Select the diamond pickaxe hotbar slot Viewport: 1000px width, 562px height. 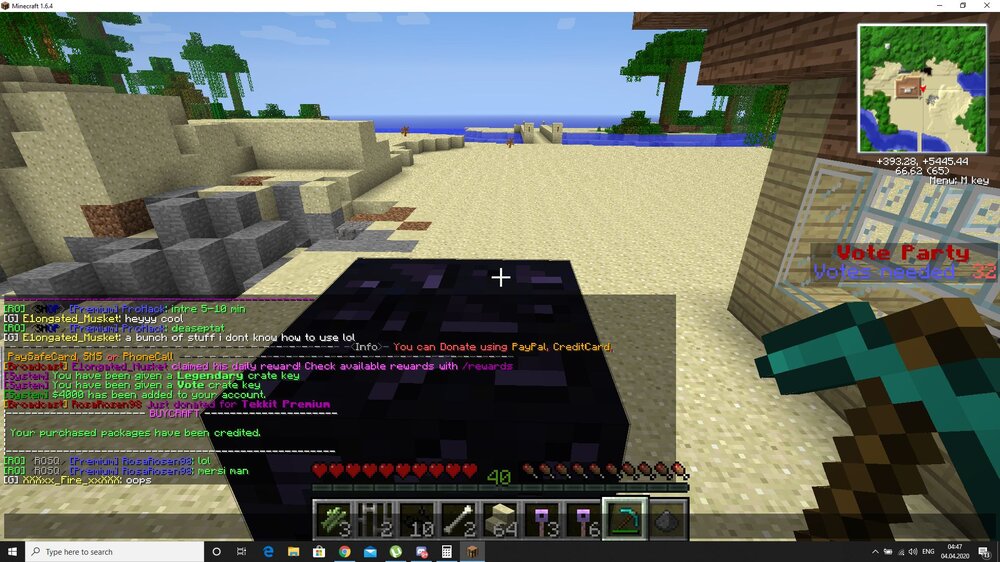click(628, 519)
